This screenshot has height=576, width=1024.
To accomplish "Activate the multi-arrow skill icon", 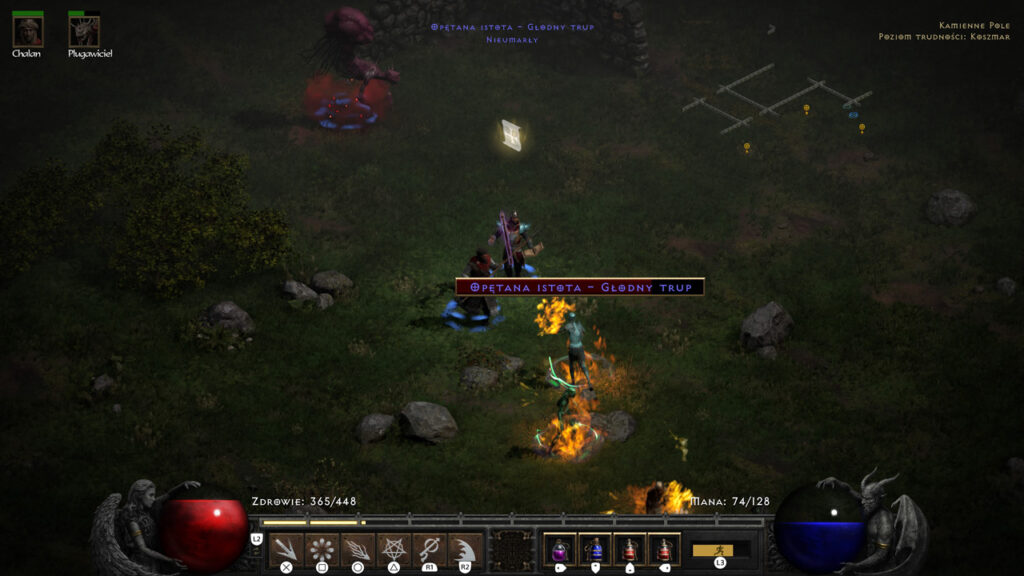I will click(286, 549).
